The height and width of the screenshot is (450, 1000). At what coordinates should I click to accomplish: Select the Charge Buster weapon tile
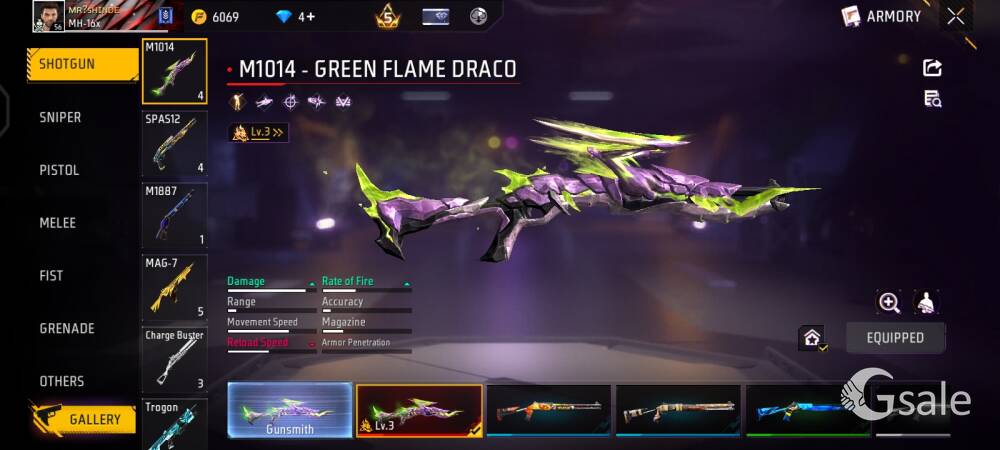[x=175, y=359]
